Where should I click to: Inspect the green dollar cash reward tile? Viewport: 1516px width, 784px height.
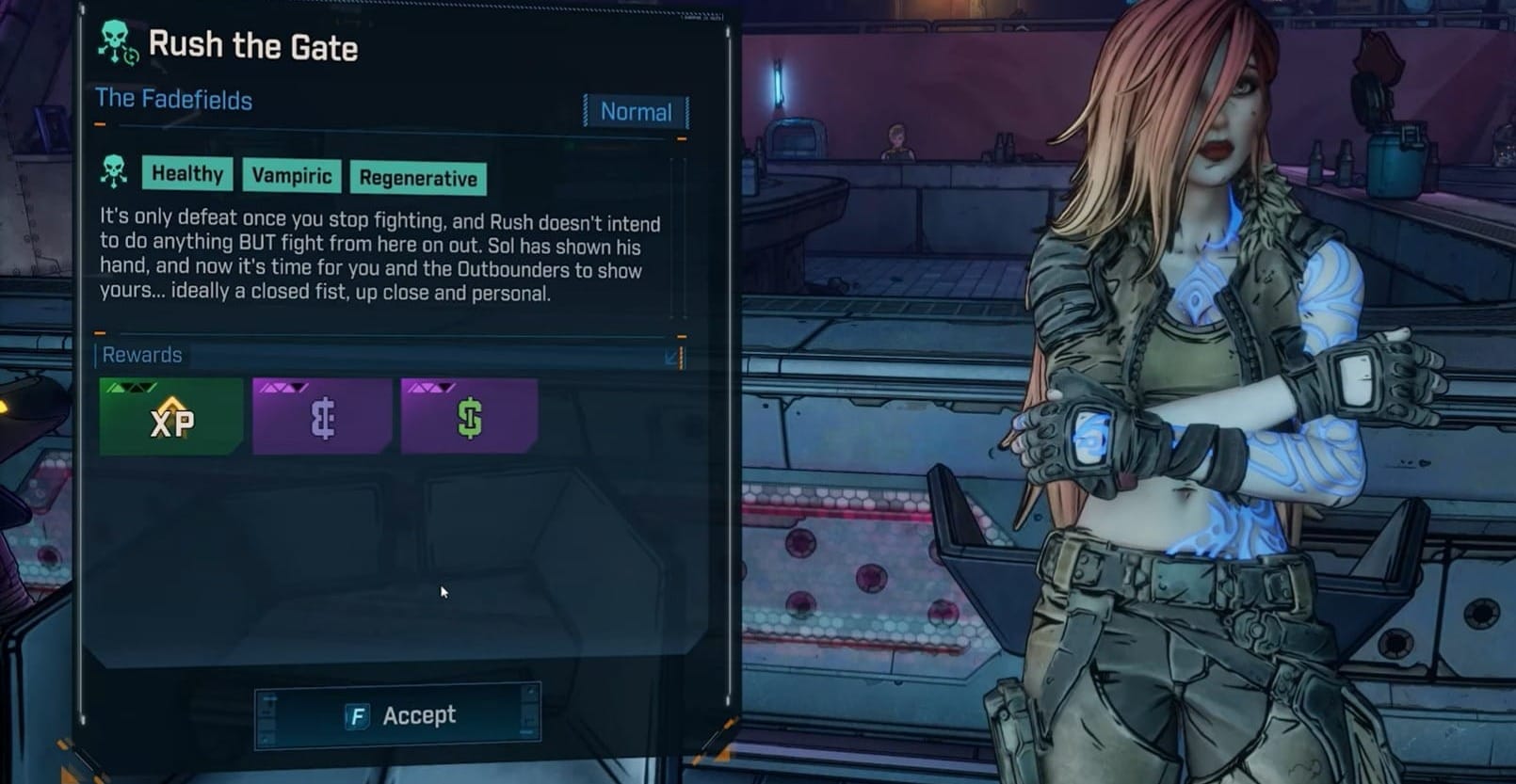point(470,418)
